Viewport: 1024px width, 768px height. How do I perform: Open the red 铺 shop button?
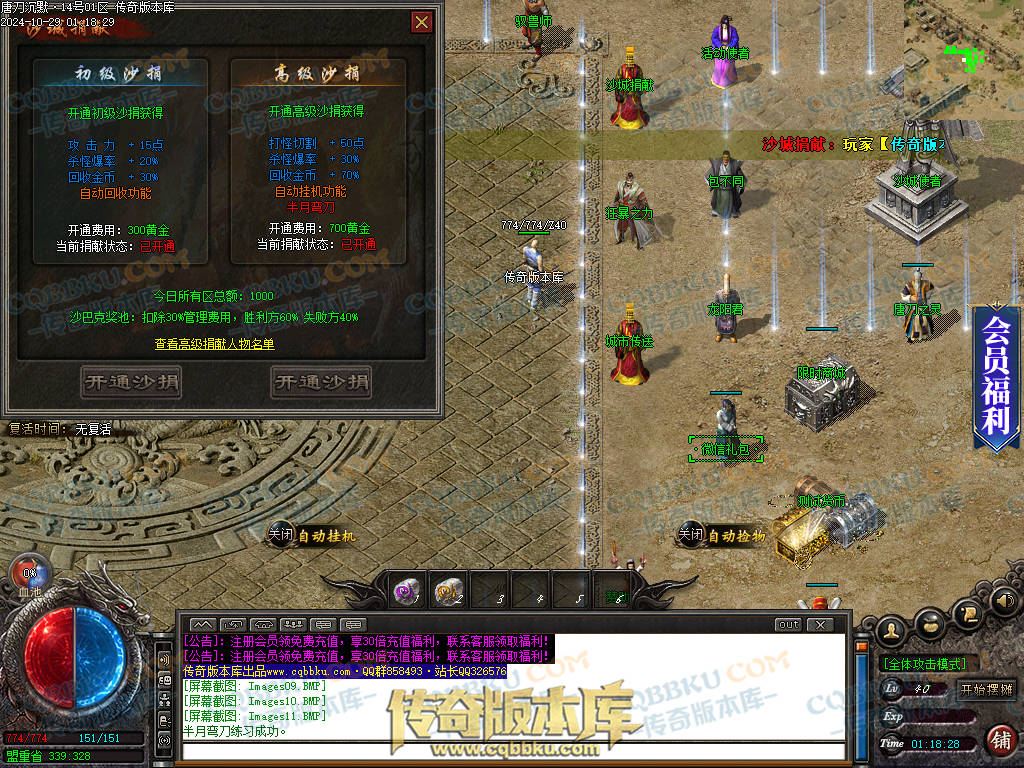[x=999, y=740]
